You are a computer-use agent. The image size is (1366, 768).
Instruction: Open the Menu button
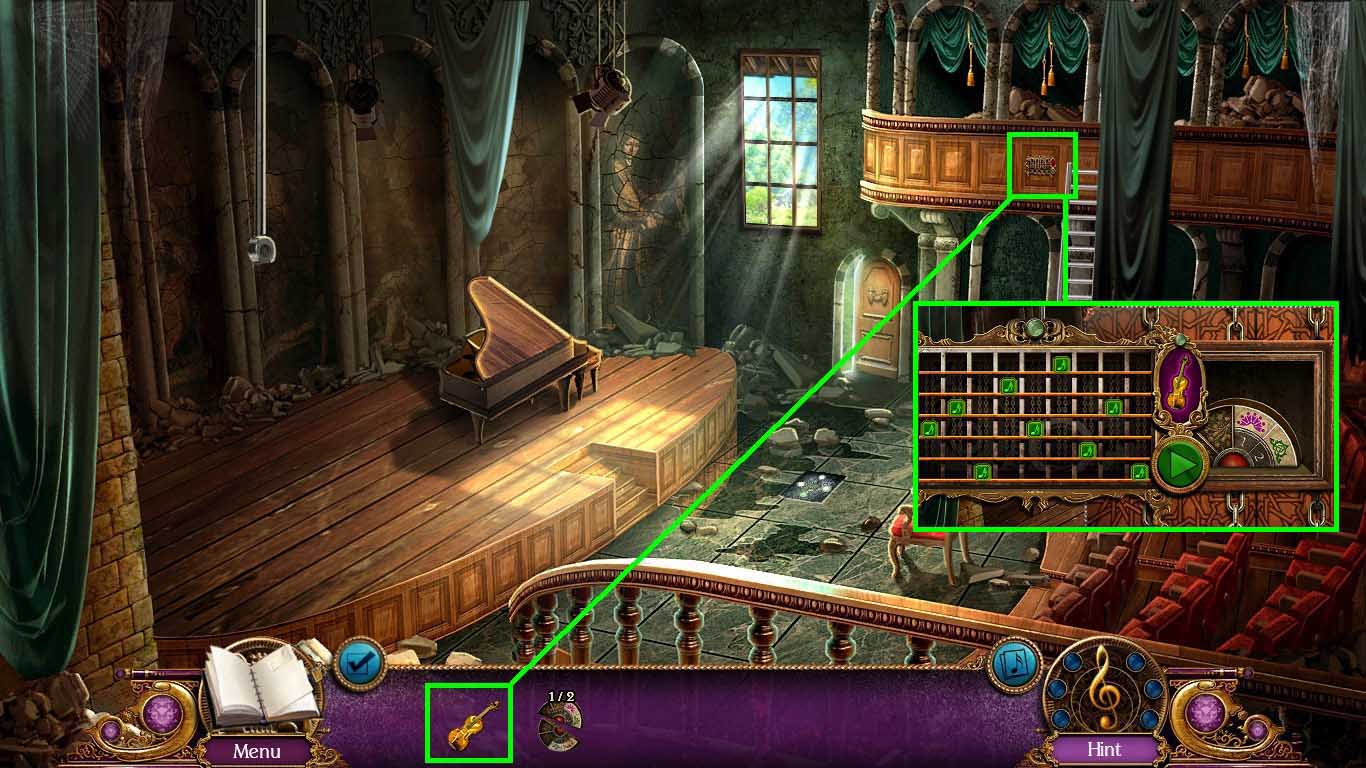[x=257, y=750]
